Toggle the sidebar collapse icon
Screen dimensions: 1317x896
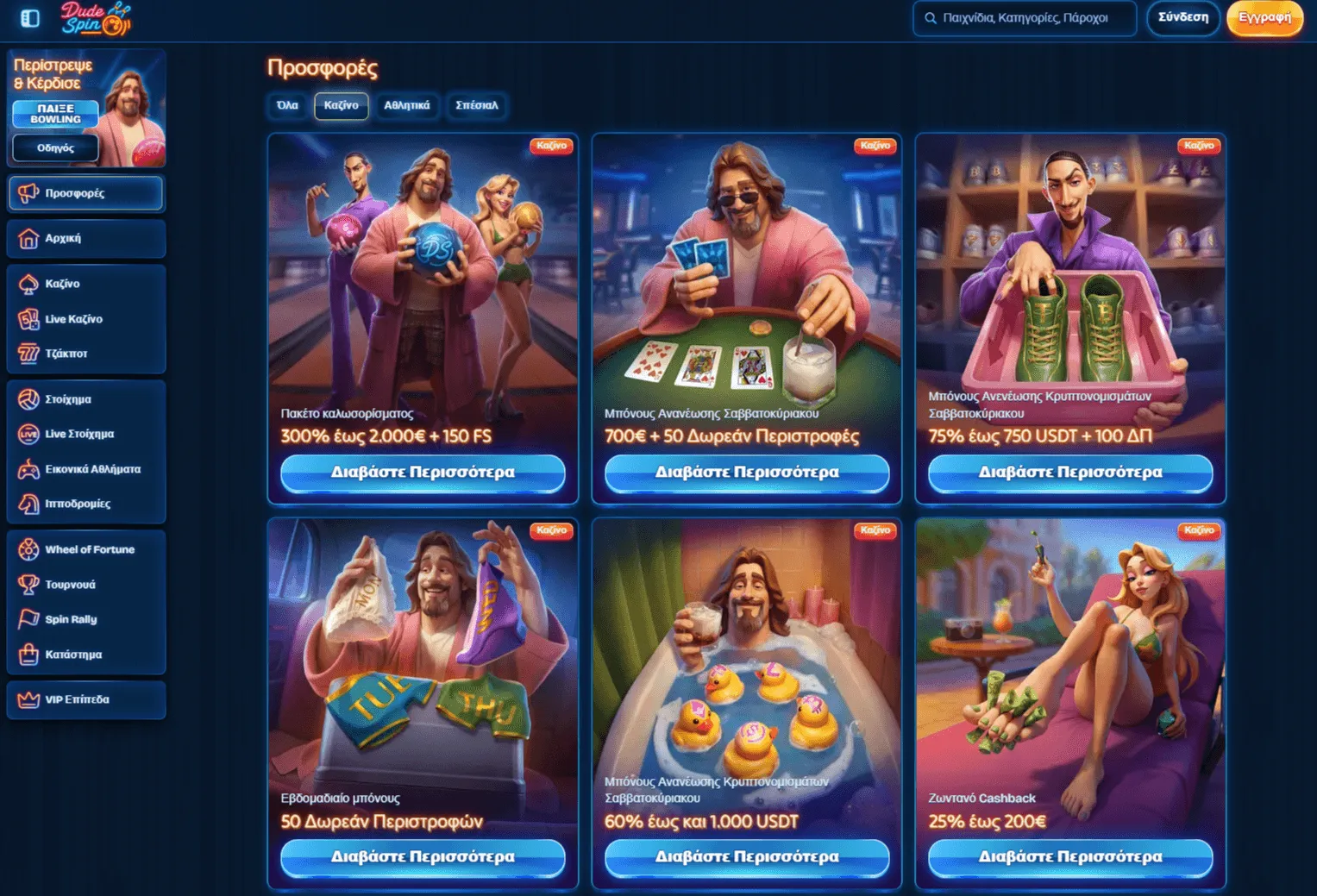(x=30, y=18)
